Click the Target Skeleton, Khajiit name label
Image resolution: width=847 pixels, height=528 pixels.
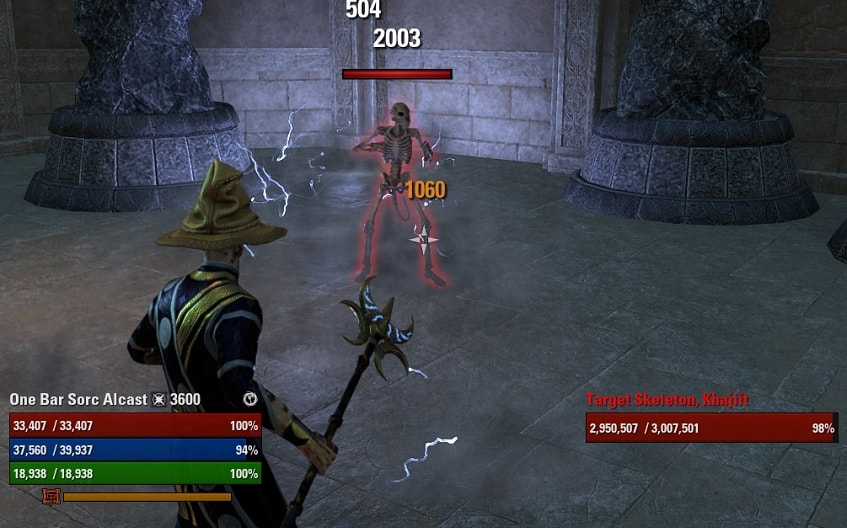[x=667, y=400]
